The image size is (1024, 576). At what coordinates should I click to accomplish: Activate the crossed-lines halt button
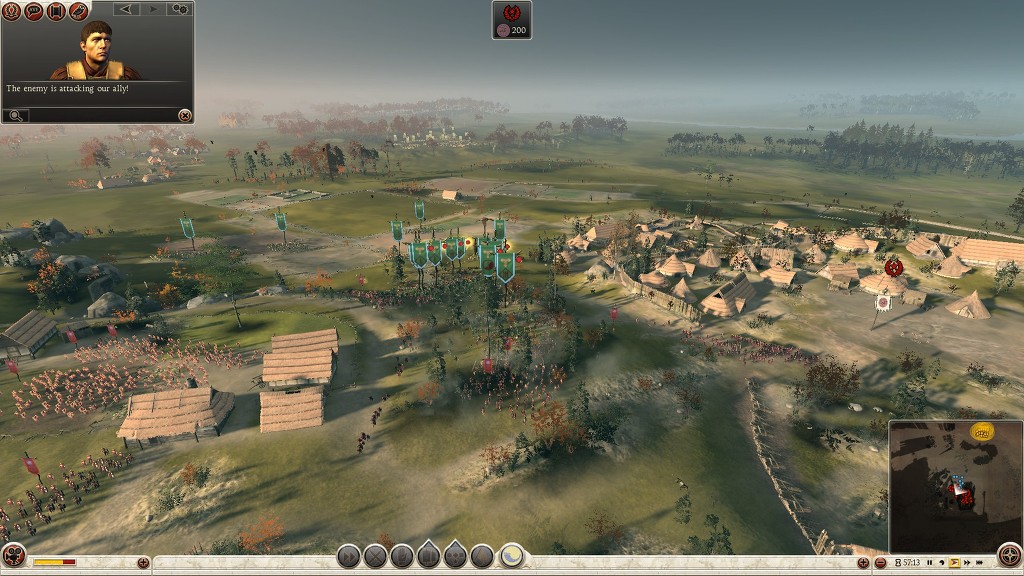(375, 556)
